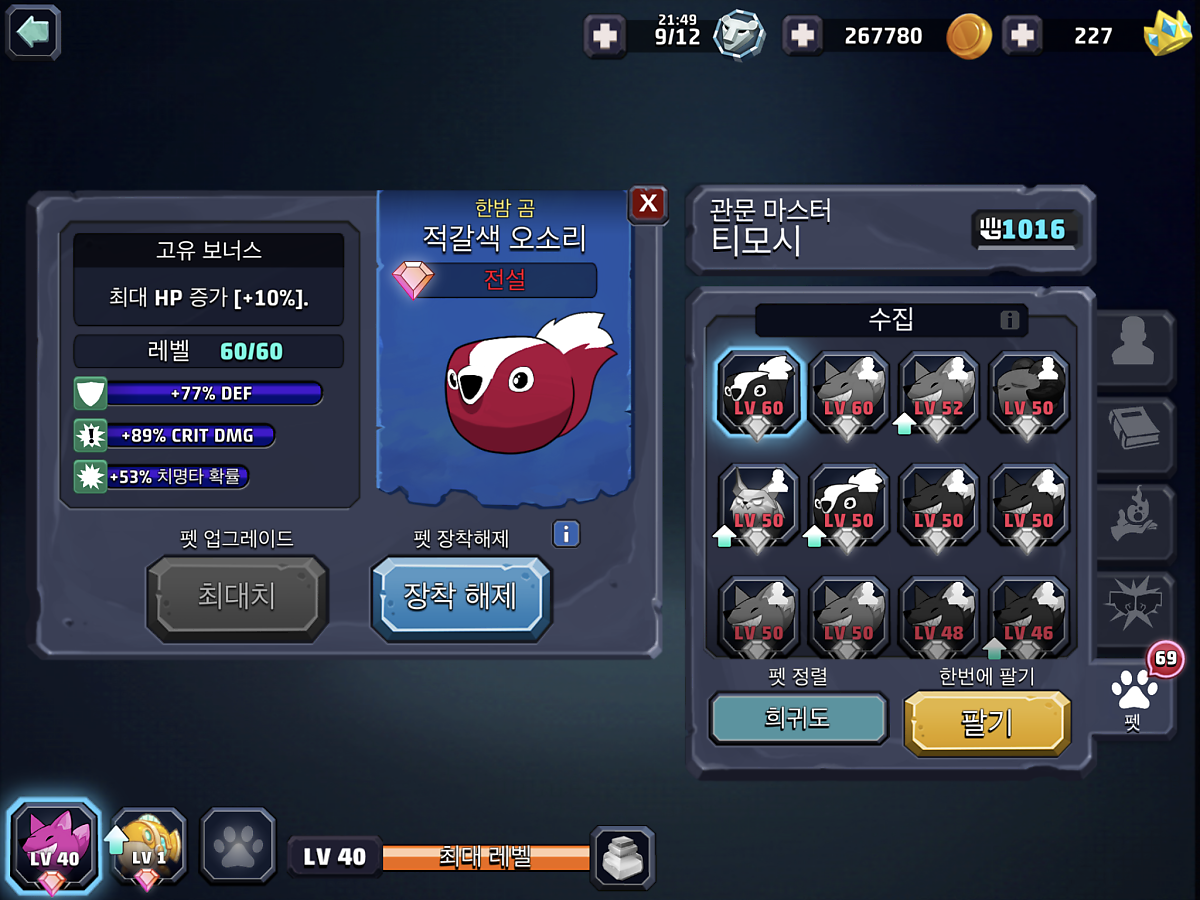Show info for the 수집 collection

[1010, 320]
